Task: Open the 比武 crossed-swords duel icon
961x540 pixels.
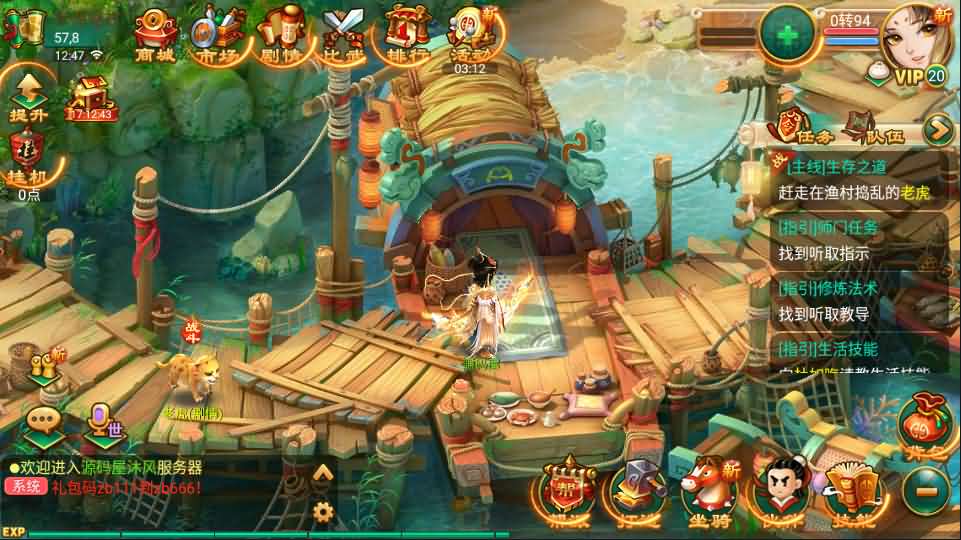Action: [342, 34]
